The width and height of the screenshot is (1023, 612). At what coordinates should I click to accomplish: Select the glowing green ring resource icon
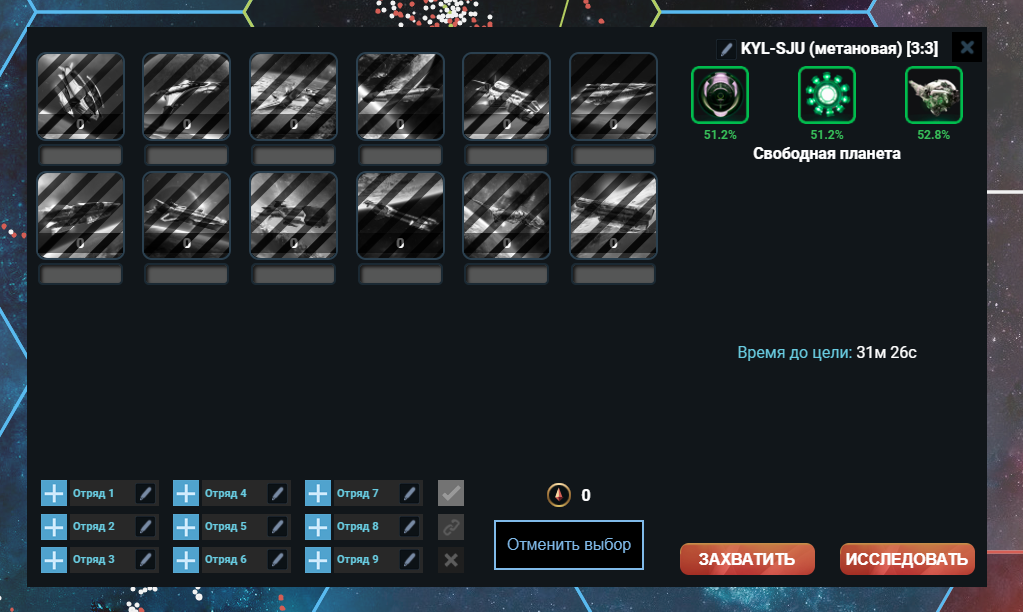(x=827, y=95)
